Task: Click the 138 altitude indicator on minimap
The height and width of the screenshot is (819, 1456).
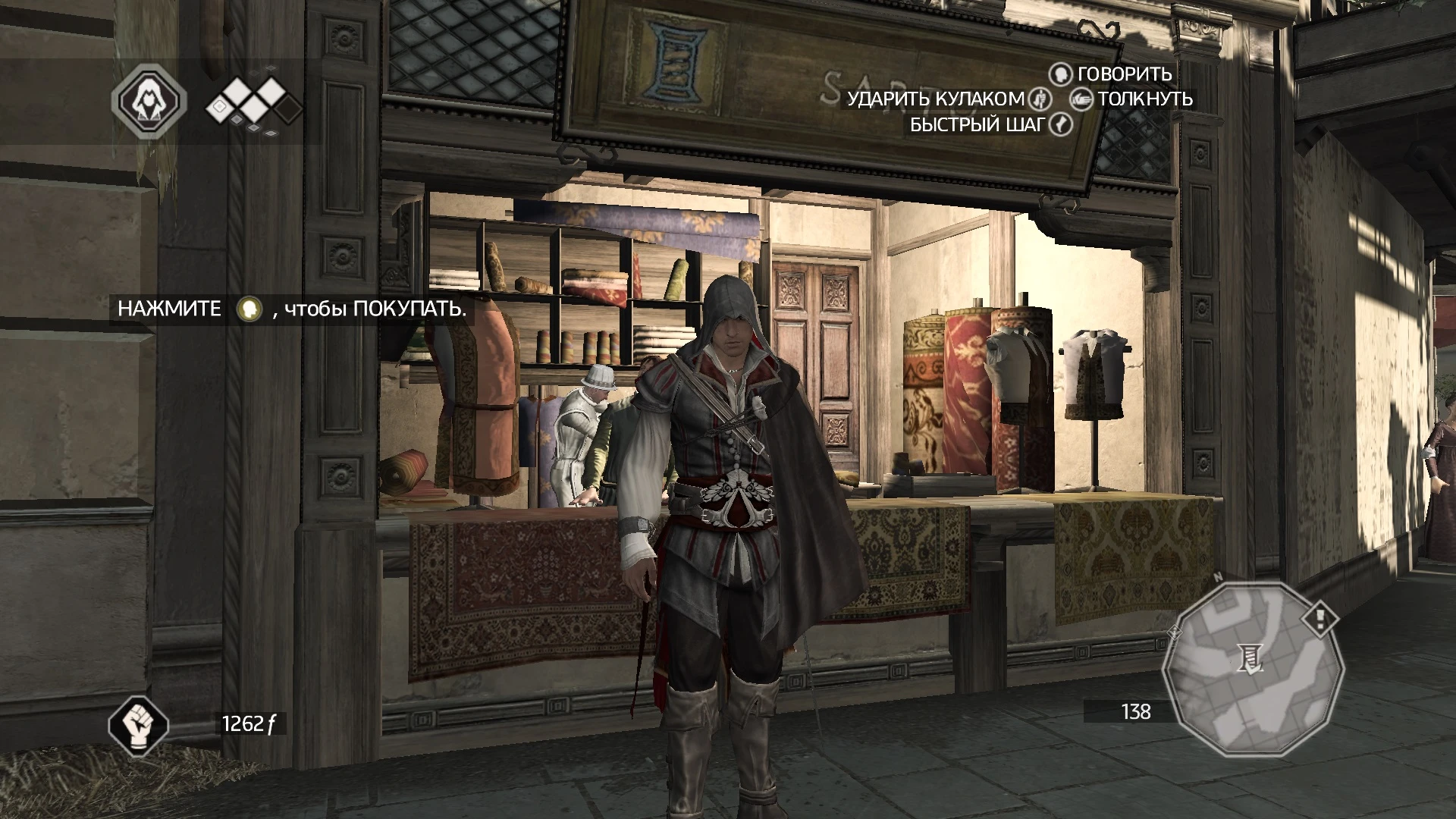Action: (1136, 712)
